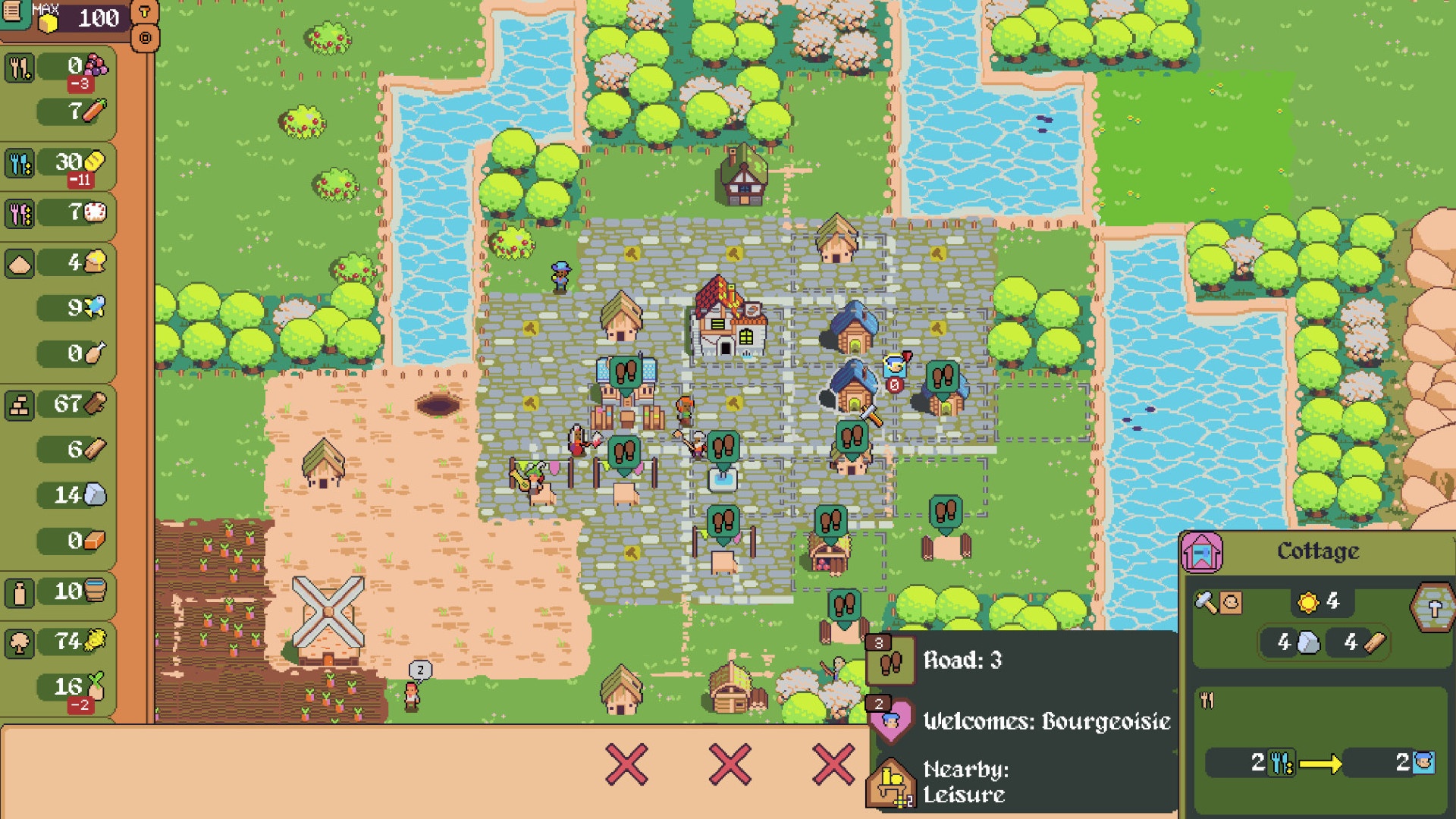Select the brick stack building materials icon
The image size is (1456, 819).
coord(20,404)
